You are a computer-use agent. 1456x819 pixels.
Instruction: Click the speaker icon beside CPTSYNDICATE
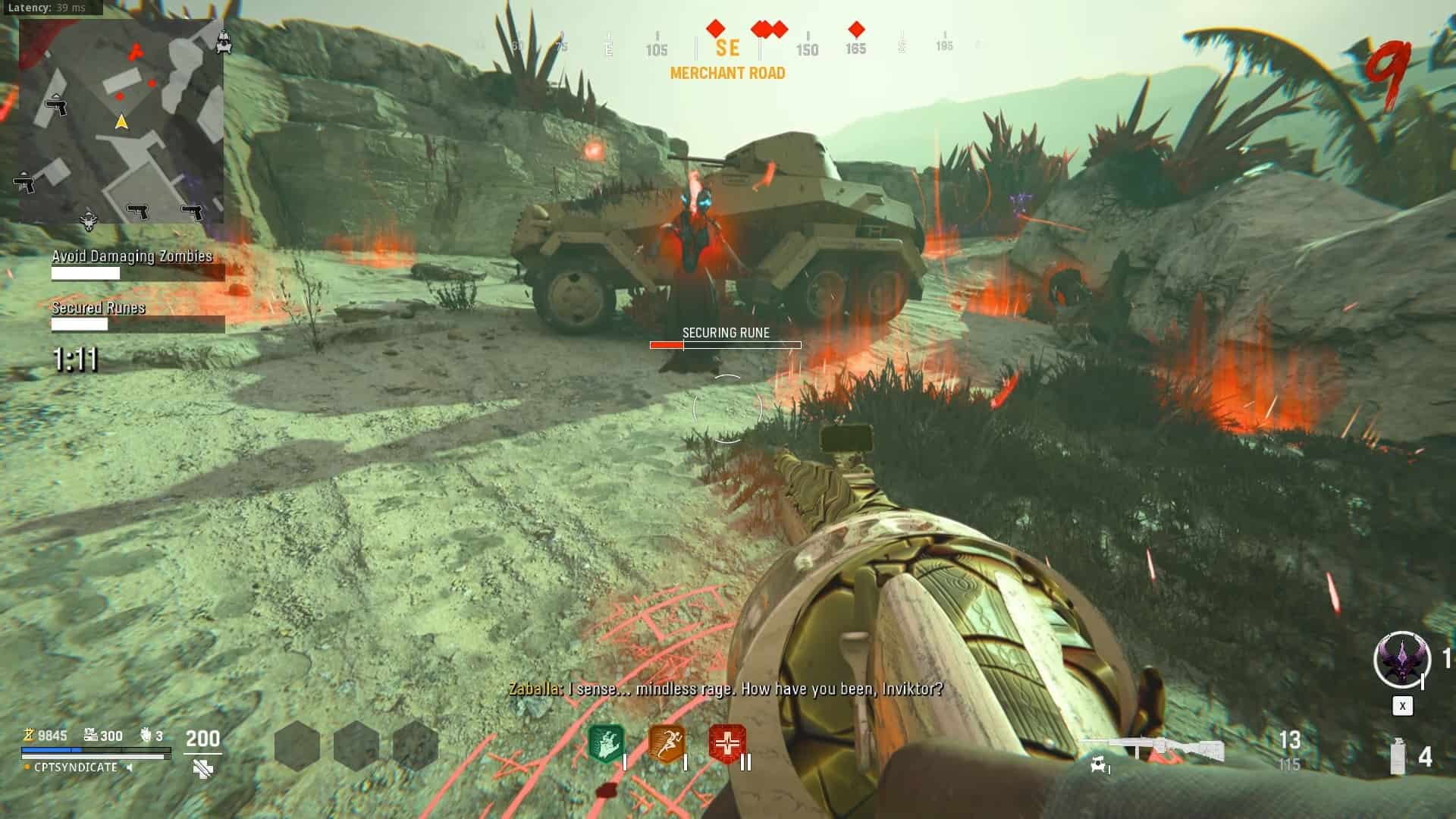pyautogui.click(x=130, y=767)
